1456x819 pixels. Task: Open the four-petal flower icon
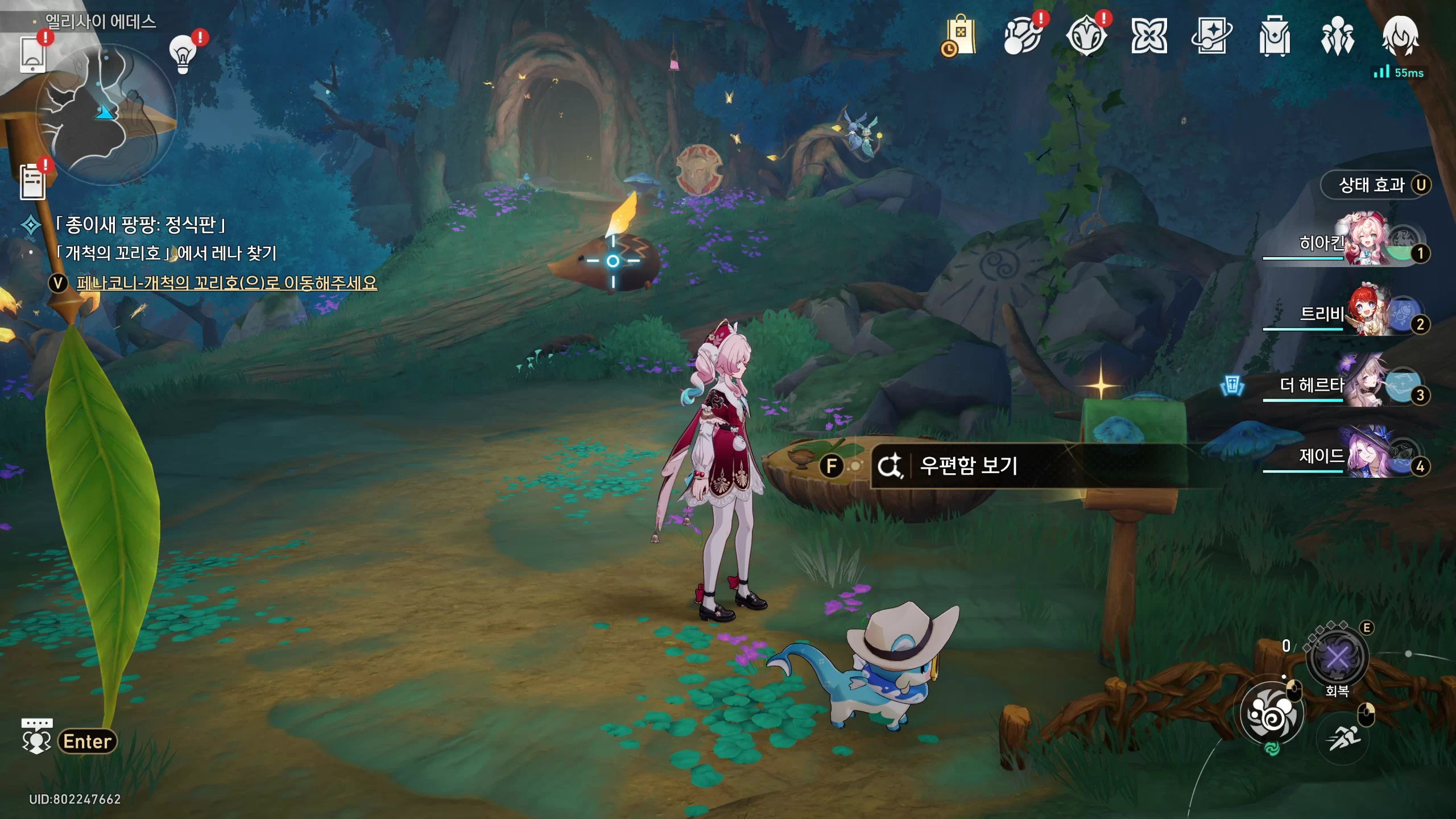(1149, 36)
